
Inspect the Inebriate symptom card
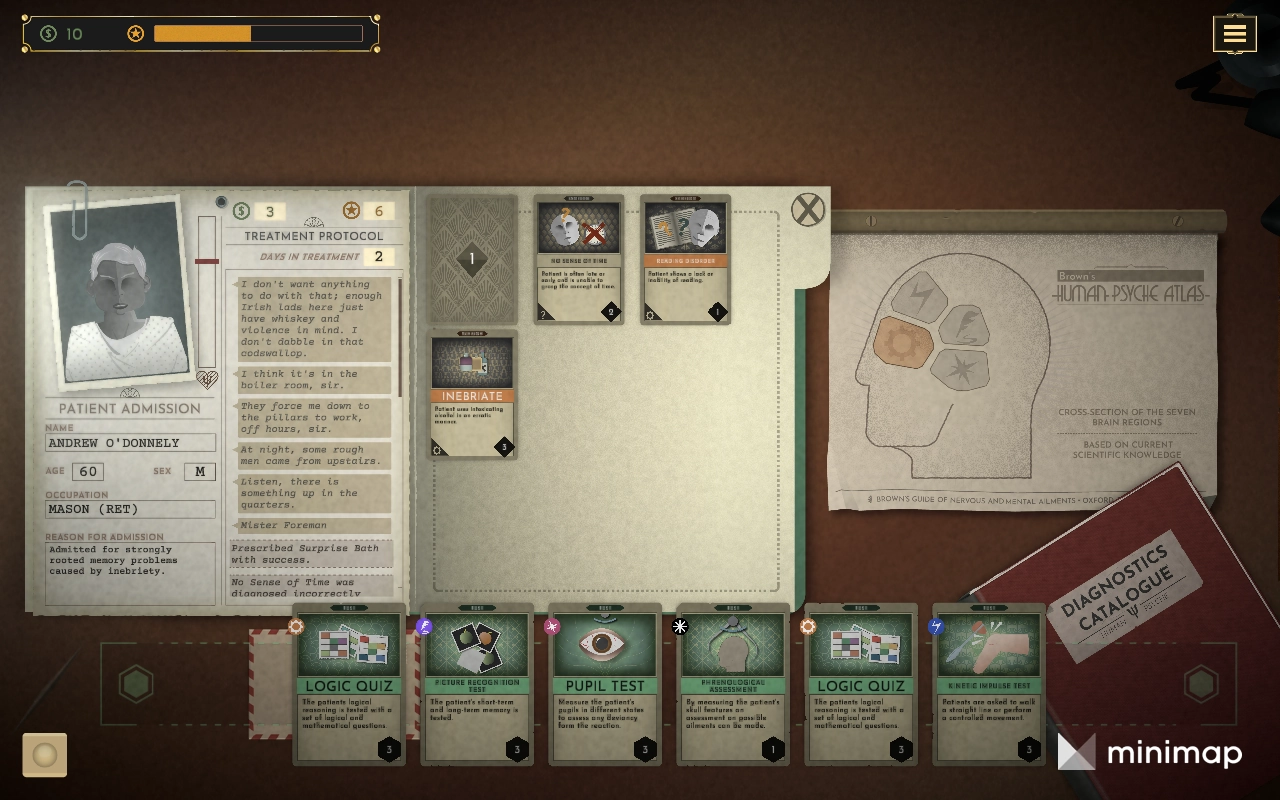473,394
